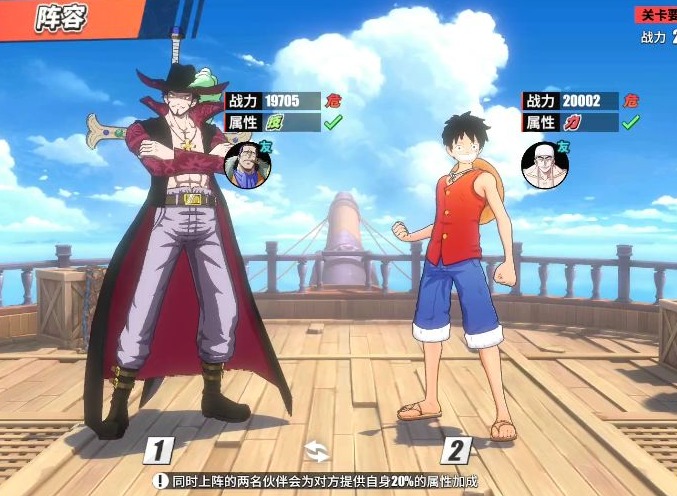Swap the two lineup positions with the arrows
The image size is (677, 496).
coord(316,450)
